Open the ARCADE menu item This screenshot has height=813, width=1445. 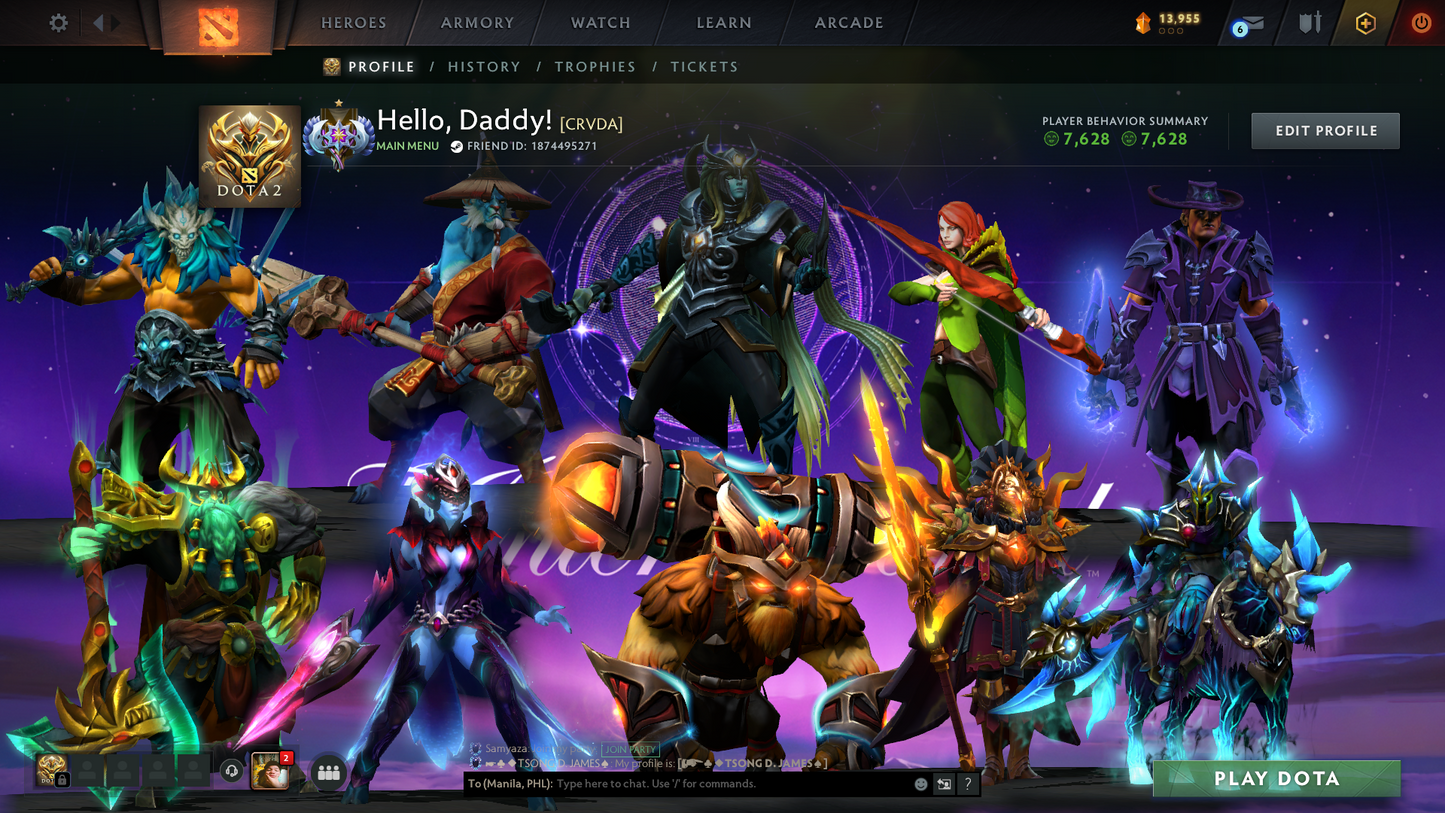(x=847, y=22)
